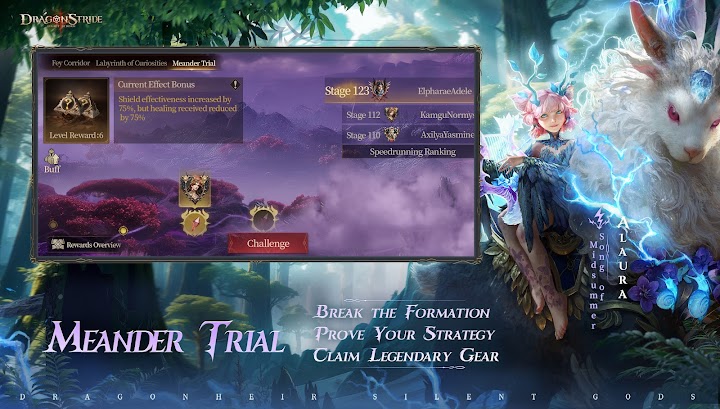Select the hero portrait stage node

(194, 188)
